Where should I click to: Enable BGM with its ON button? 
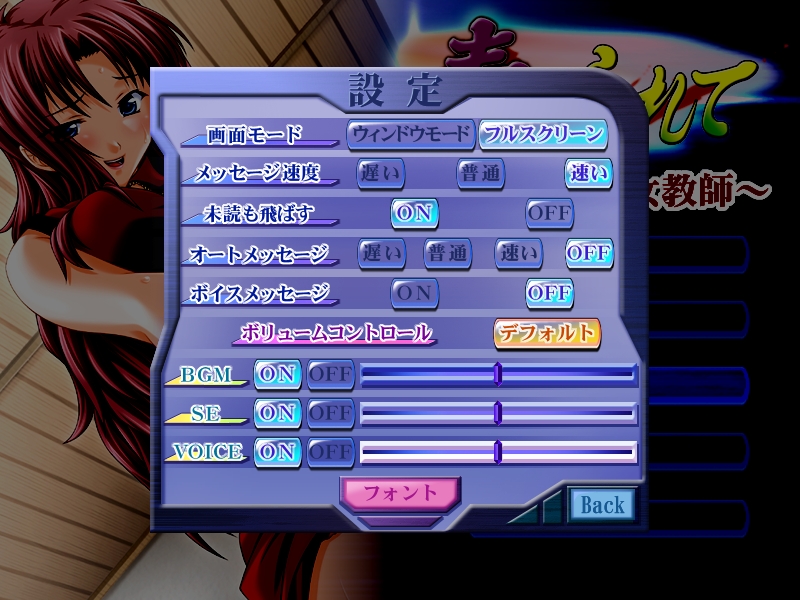[x=277, y=374]
